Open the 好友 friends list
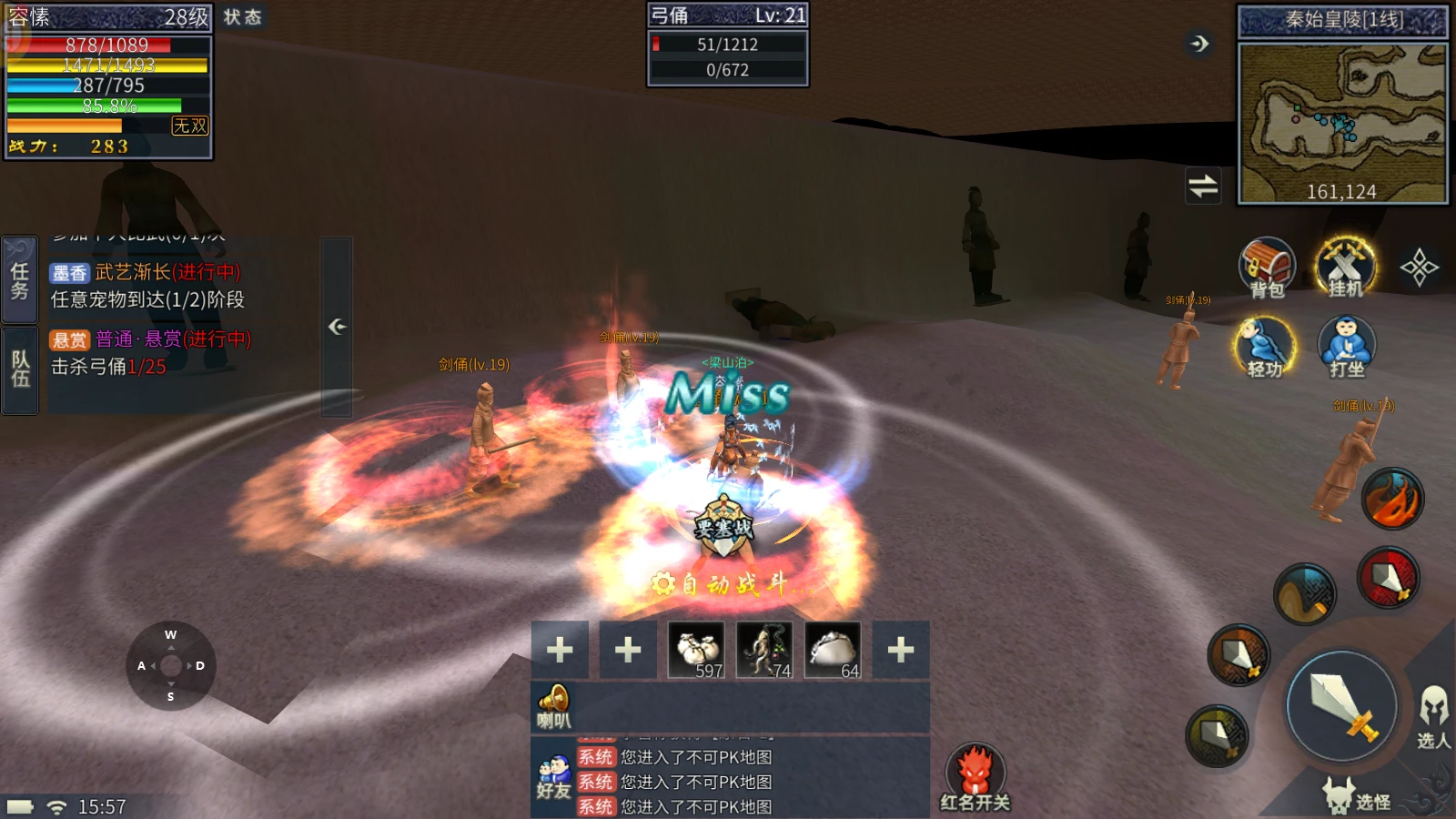 pos(553,778)
